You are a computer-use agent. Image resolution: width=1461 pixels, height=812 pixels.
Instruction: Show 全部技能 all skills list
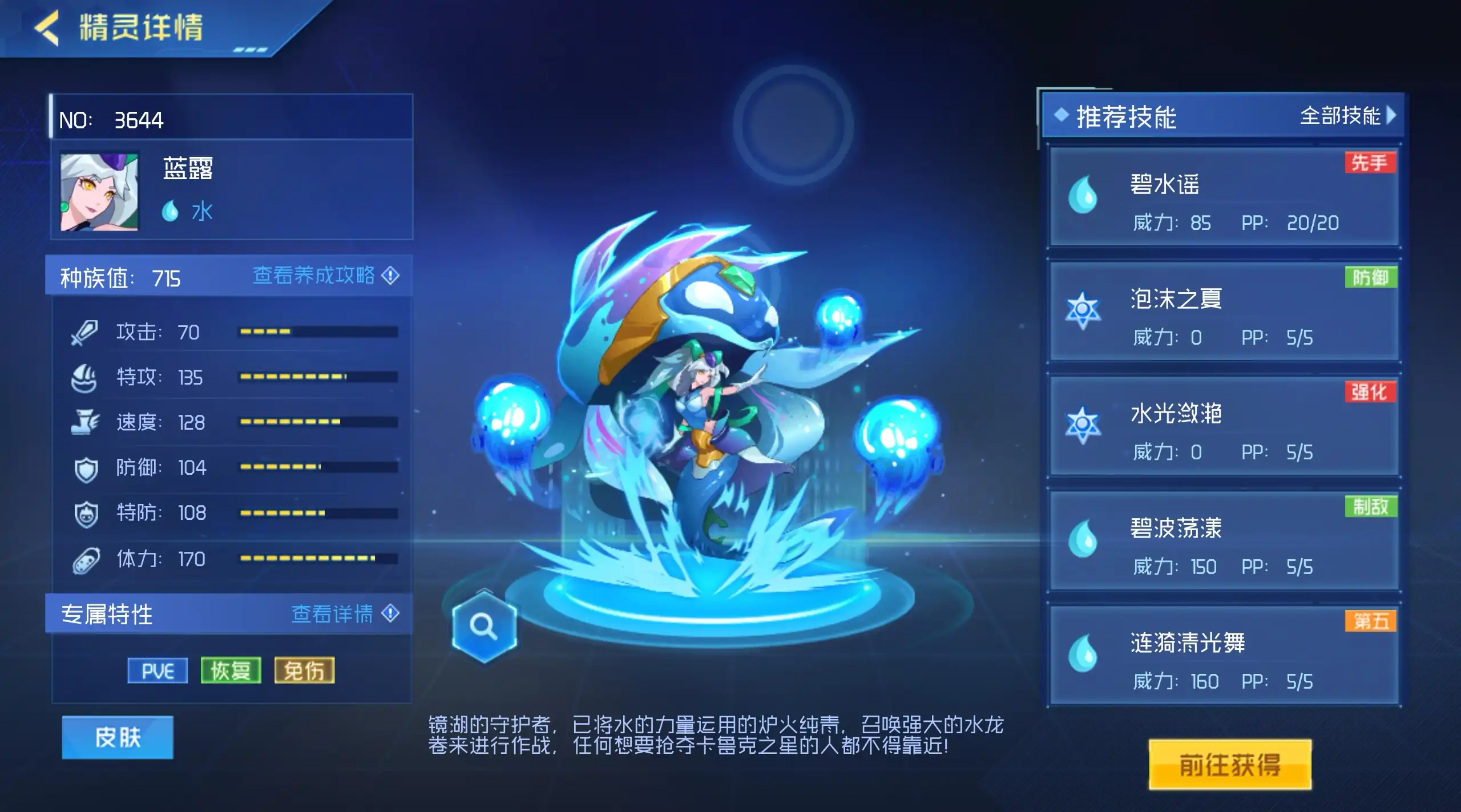pyautogui.click(x=1347, y=116)
